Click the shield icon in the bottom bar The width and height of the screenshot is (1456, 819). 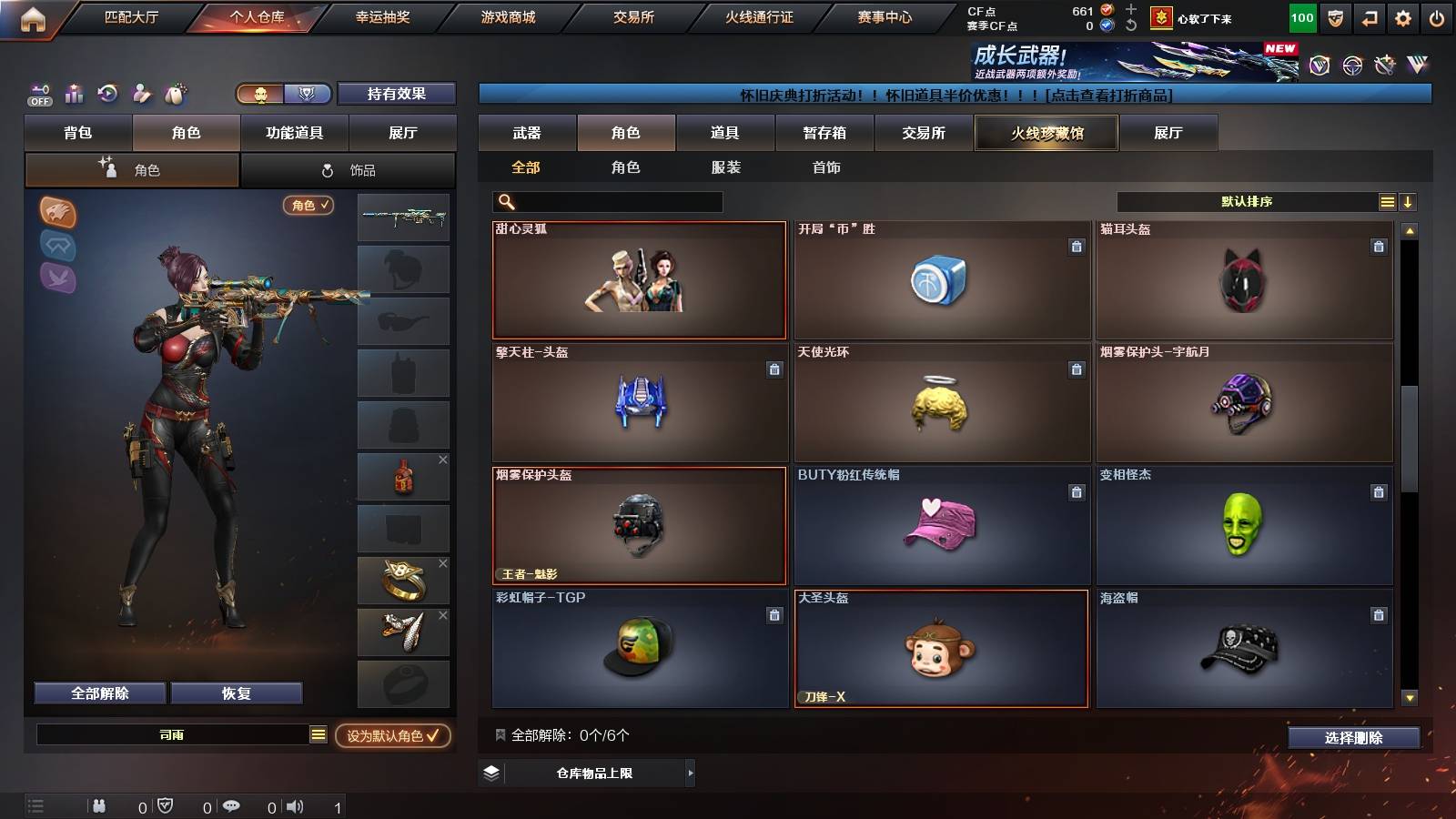click(x=167, y=804)
